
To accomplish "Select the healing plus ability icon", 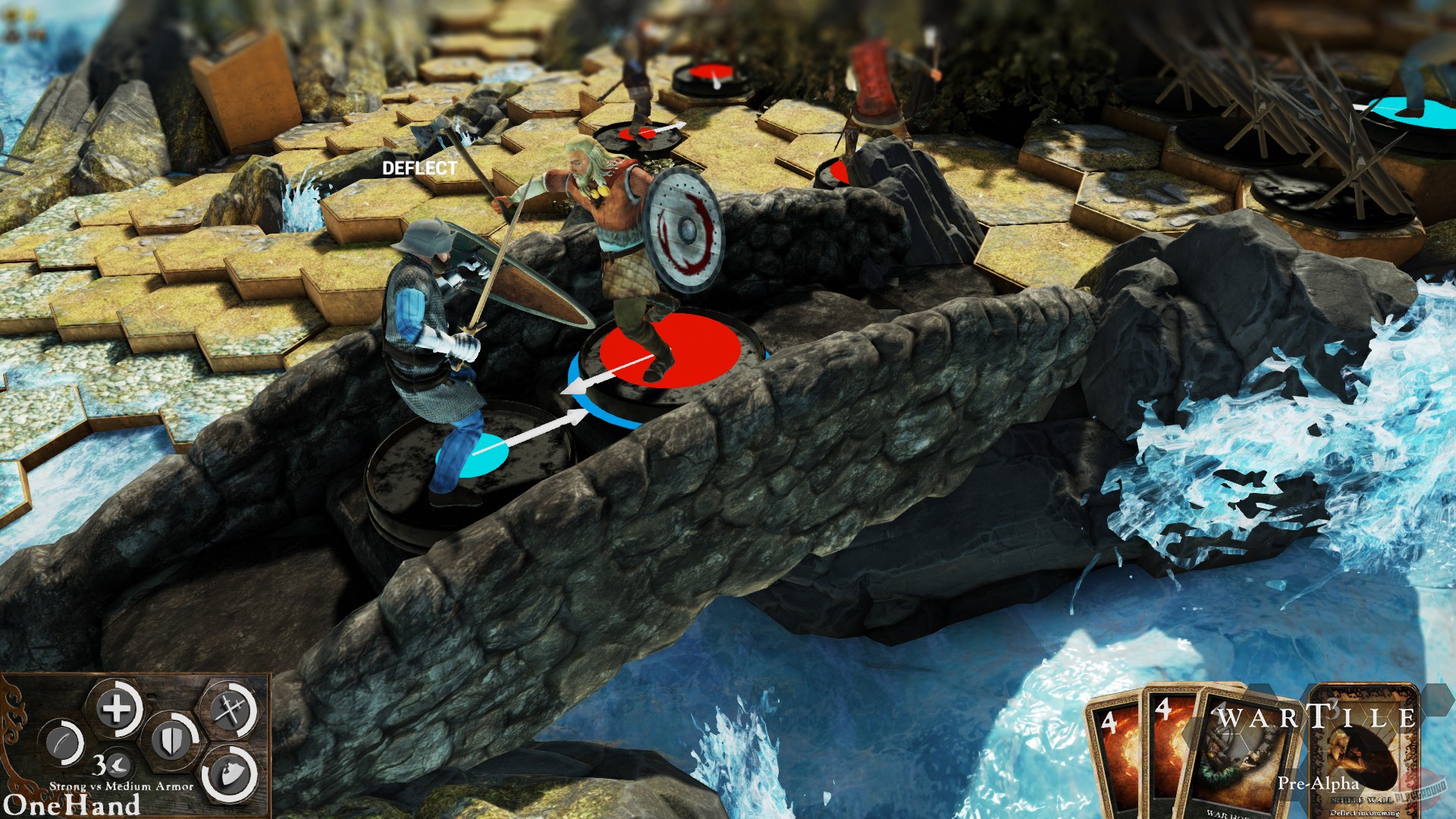I will tap(117, 706).
